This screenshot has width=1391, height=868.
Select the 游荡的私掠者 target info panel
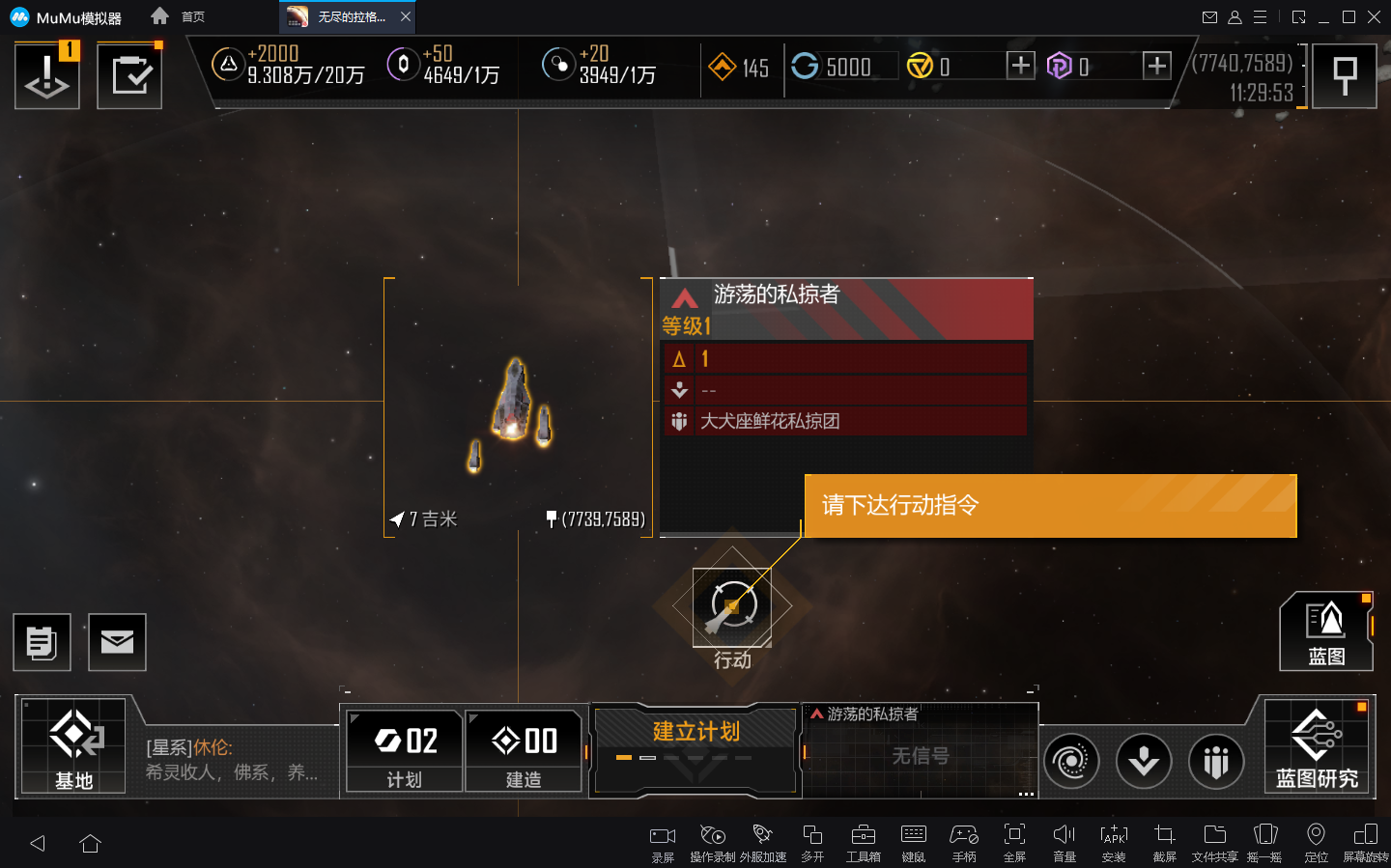(846, 357)
